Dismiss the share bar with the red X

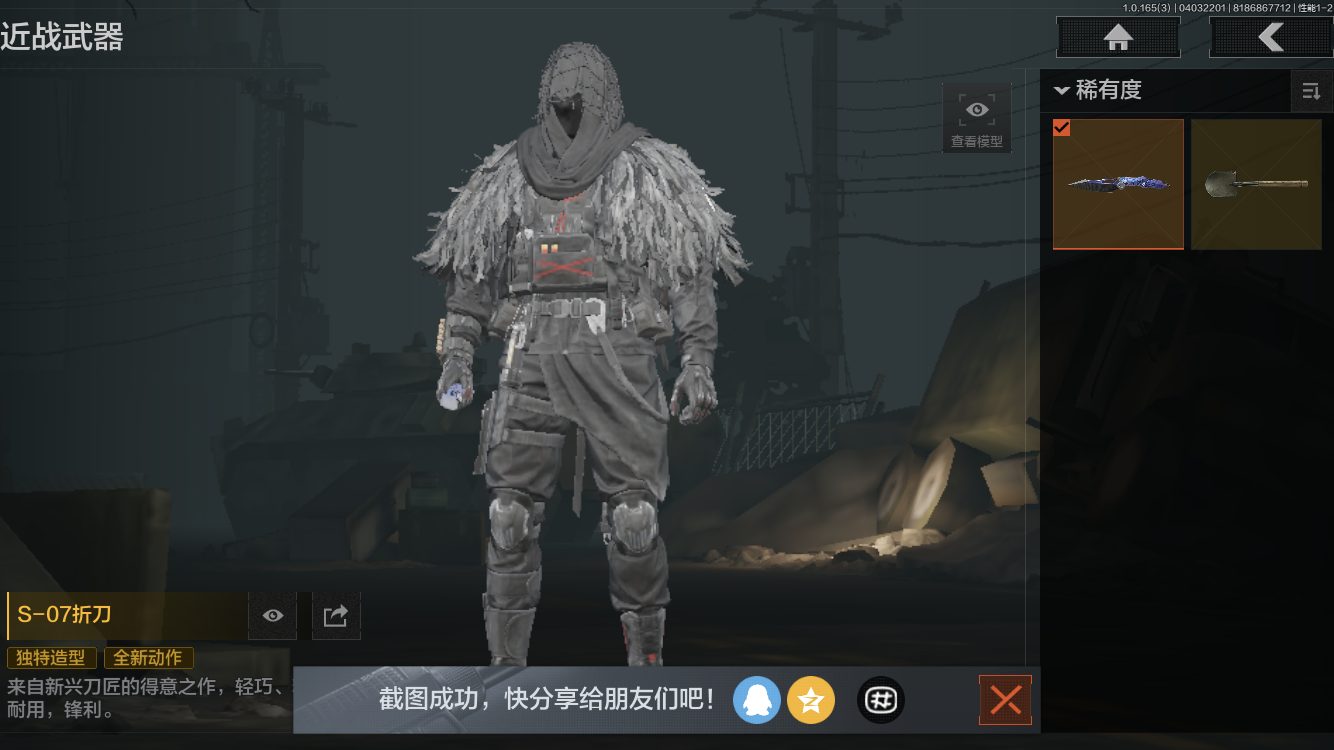point(1005,700)
